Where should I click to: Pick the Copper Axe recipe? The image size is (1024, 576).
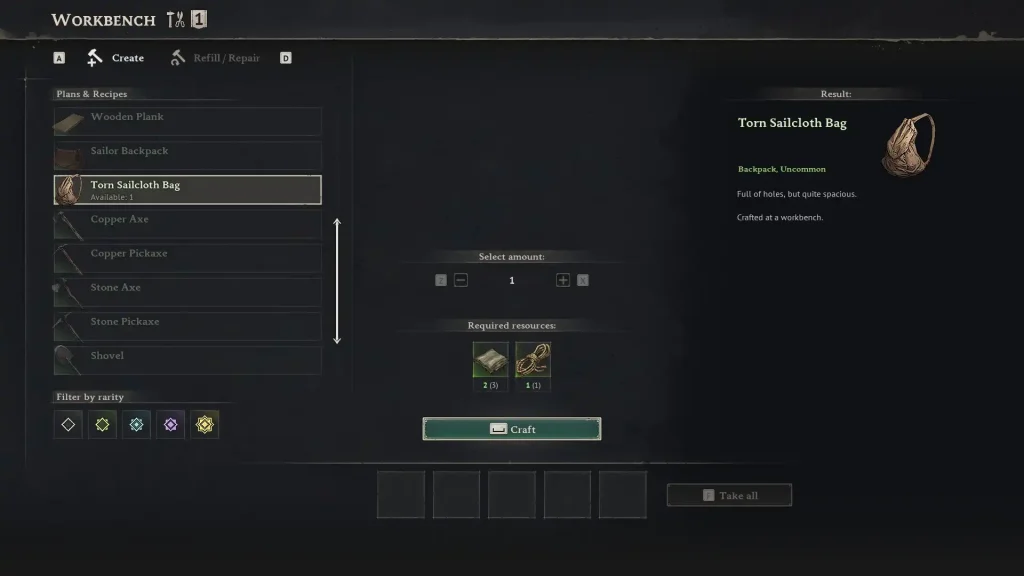(x=188, y=223)
